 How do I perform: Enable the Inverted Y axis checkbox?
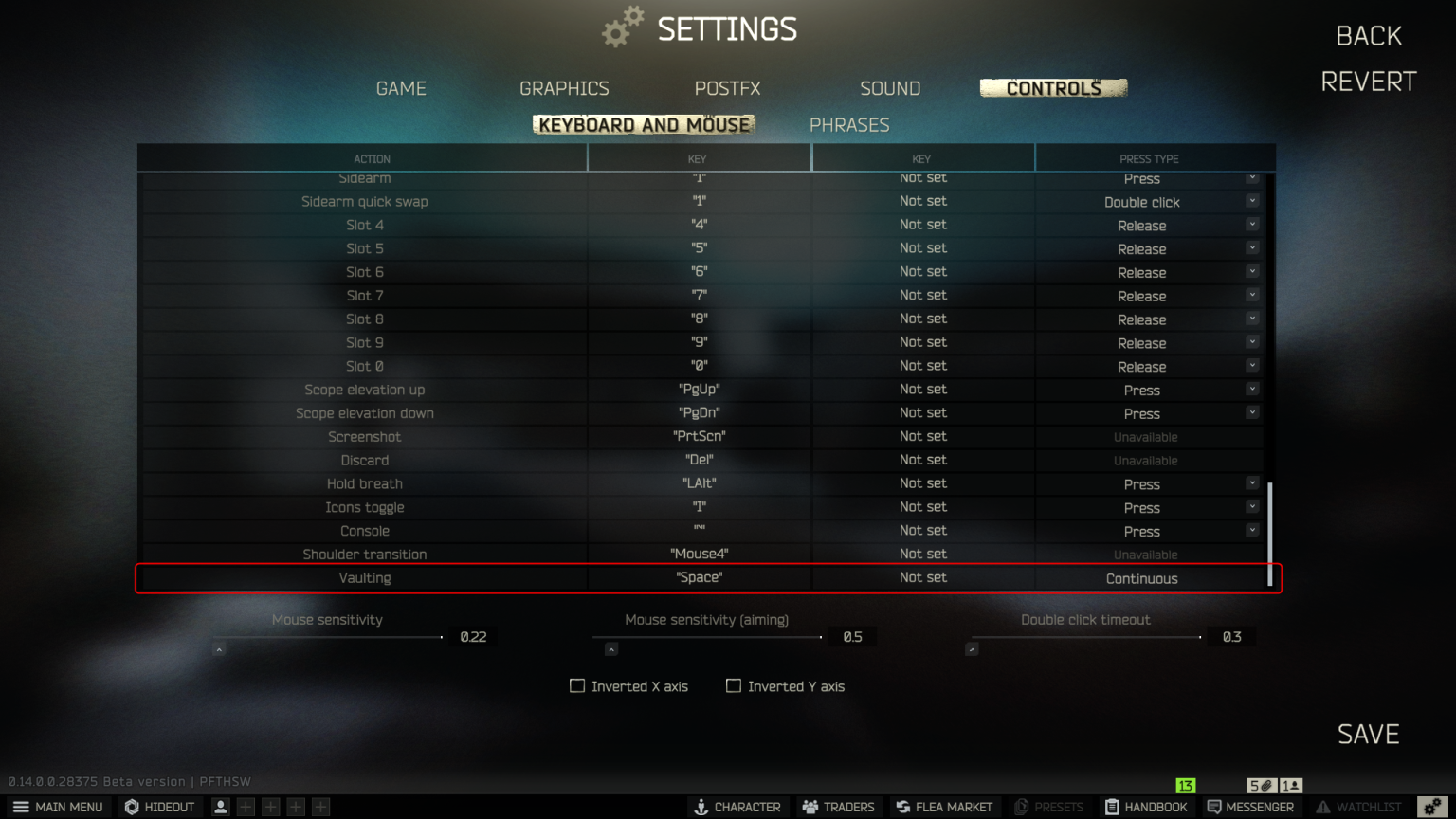tap(734, 685)
